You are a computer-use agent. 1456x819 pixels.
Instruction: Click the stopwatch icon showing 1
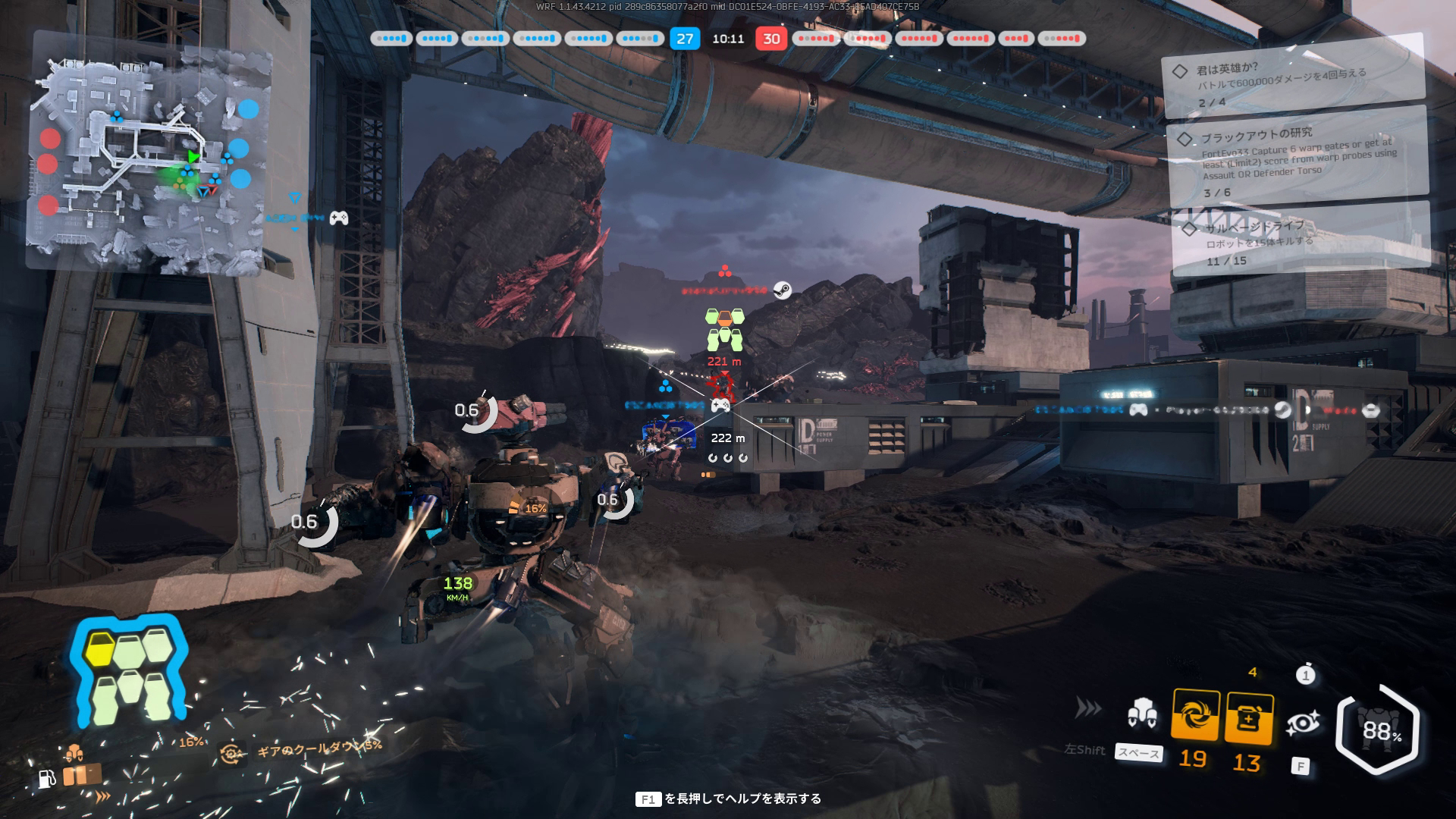pyautogui.click(x=1305, y=674)
